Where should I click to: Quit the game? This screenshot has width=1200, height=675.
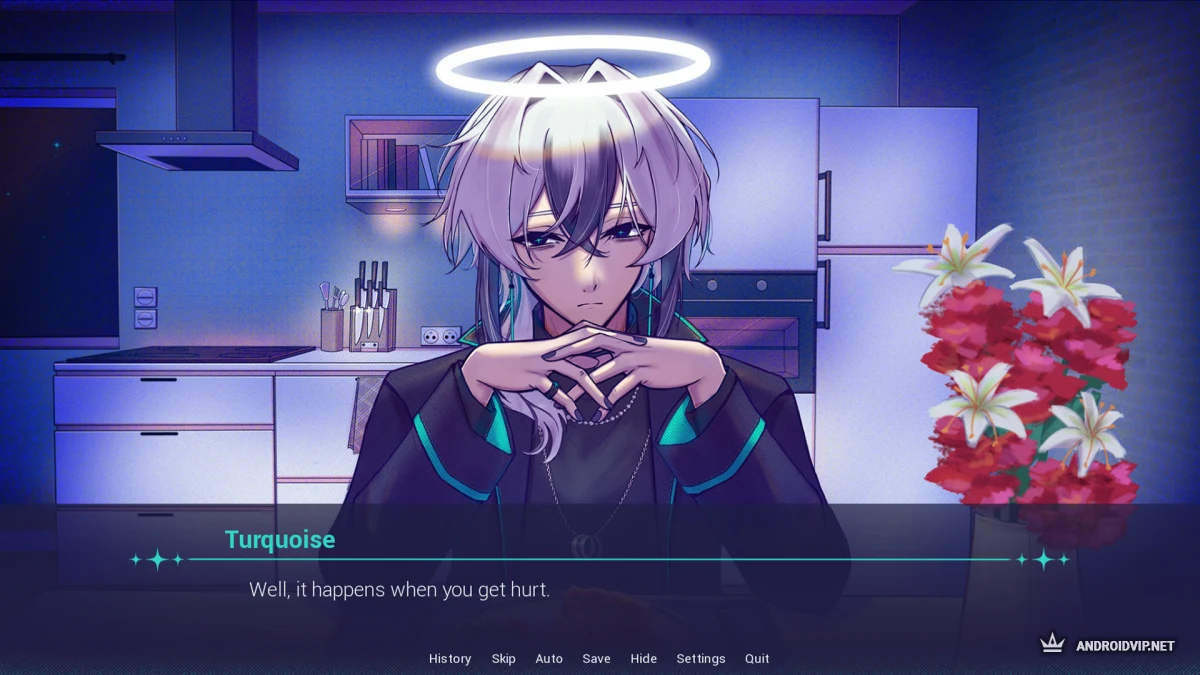tap(757, 659)
